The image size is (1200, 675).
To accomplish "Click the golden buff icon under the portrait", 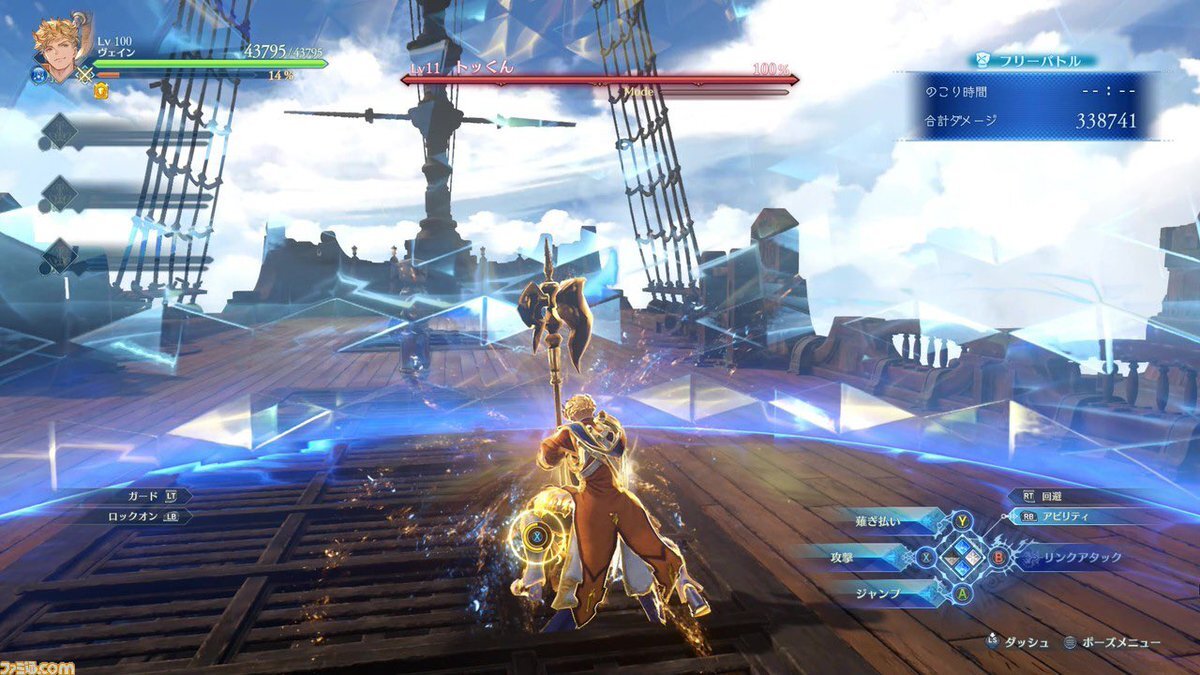I will 101,91.
